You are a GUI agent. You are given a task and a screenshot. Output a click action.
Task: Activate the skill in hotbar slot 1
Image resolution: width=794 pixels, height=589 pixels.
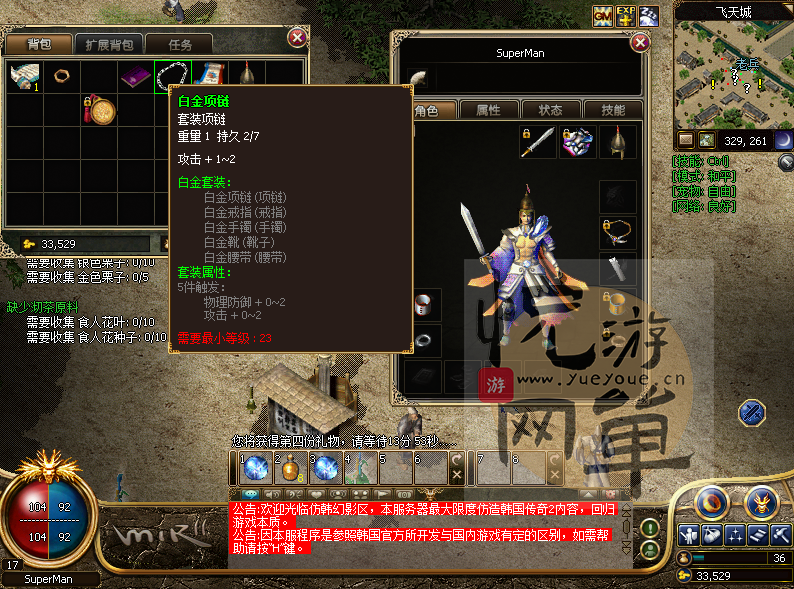pos(254,468)
